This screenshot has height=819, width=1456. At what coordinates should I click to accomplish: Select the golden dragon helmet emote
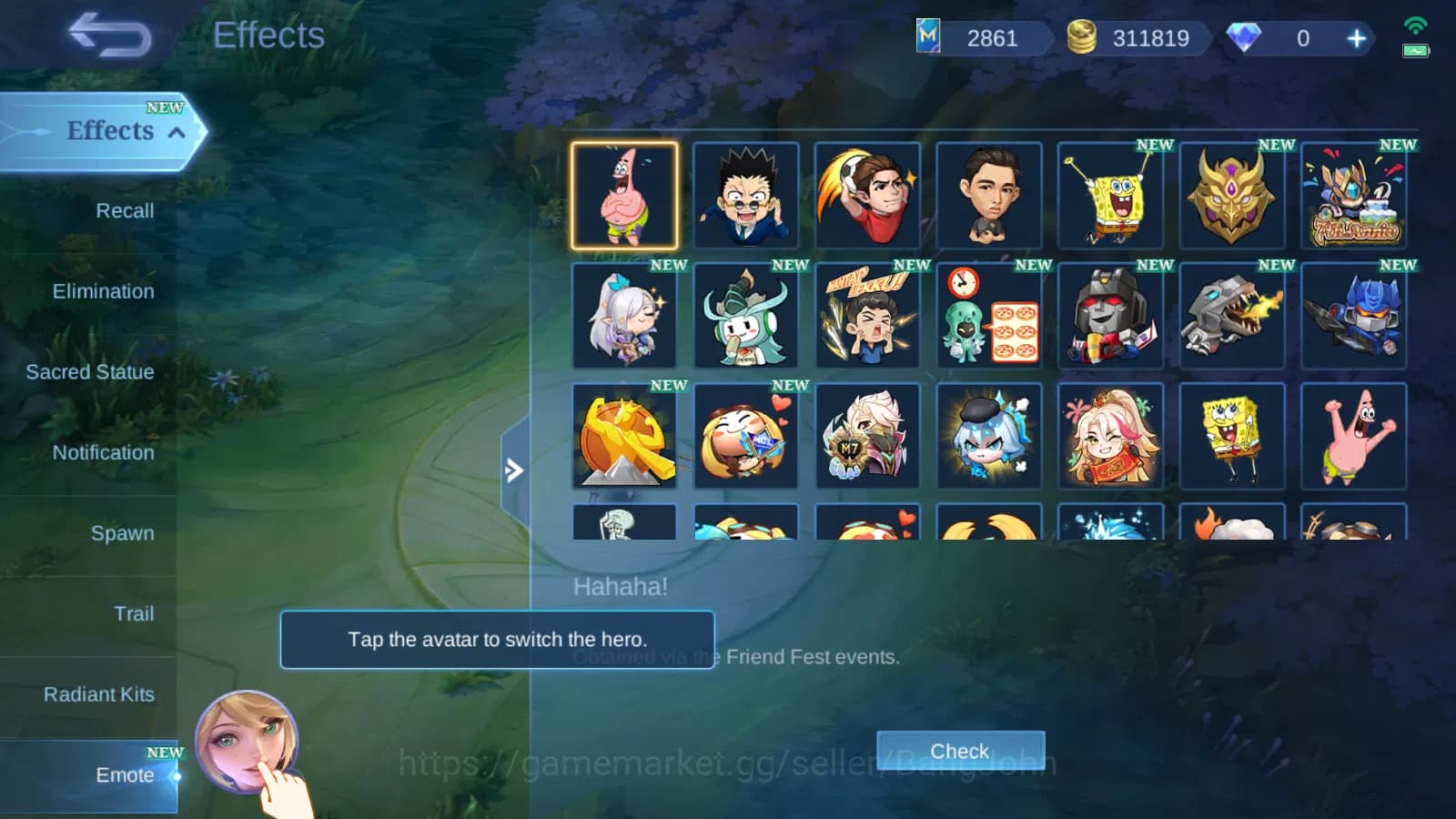click(1232, 196)
